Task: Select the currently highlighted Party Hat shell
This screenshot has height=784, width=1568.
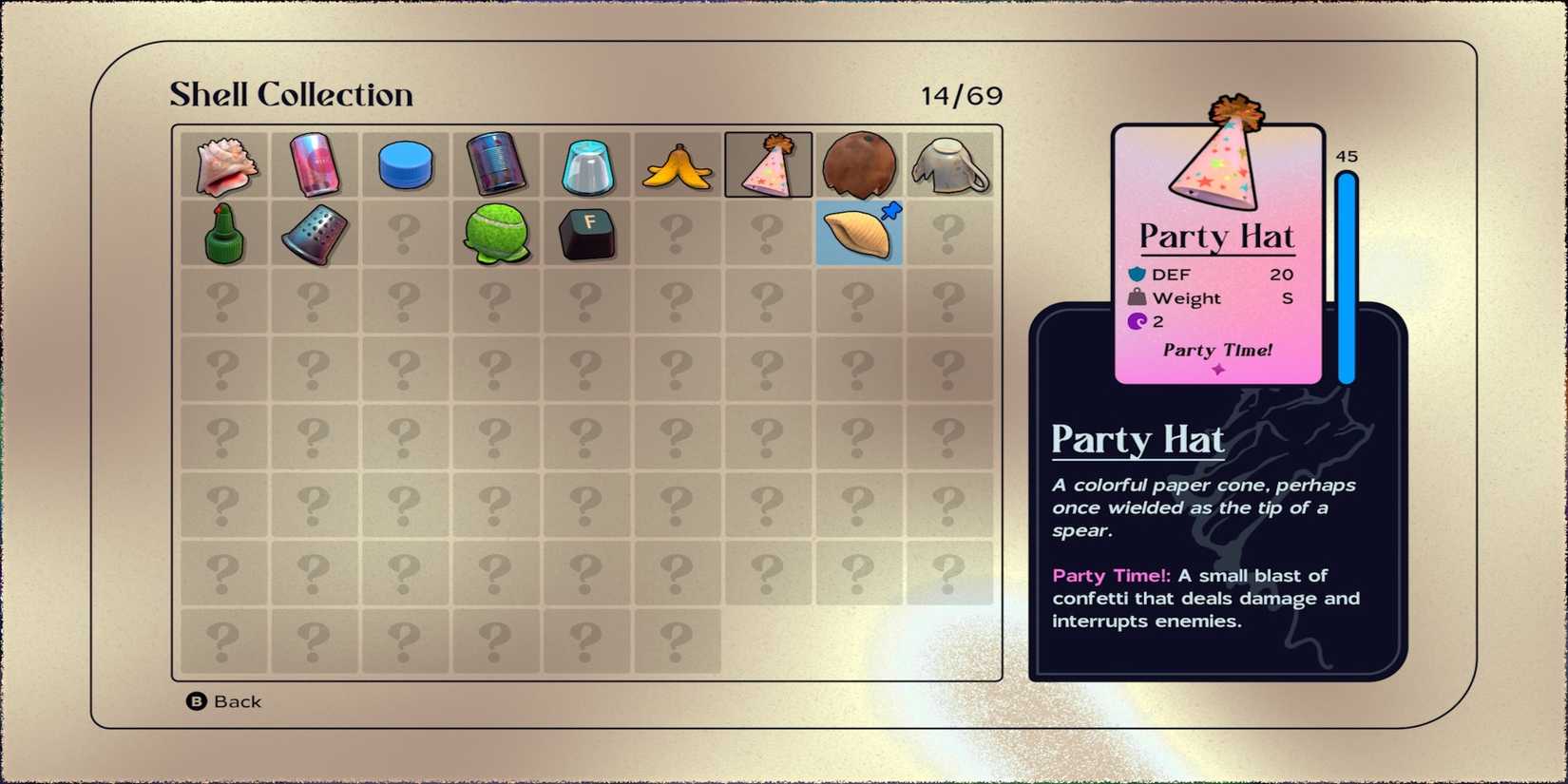Action: coord(768,163)
